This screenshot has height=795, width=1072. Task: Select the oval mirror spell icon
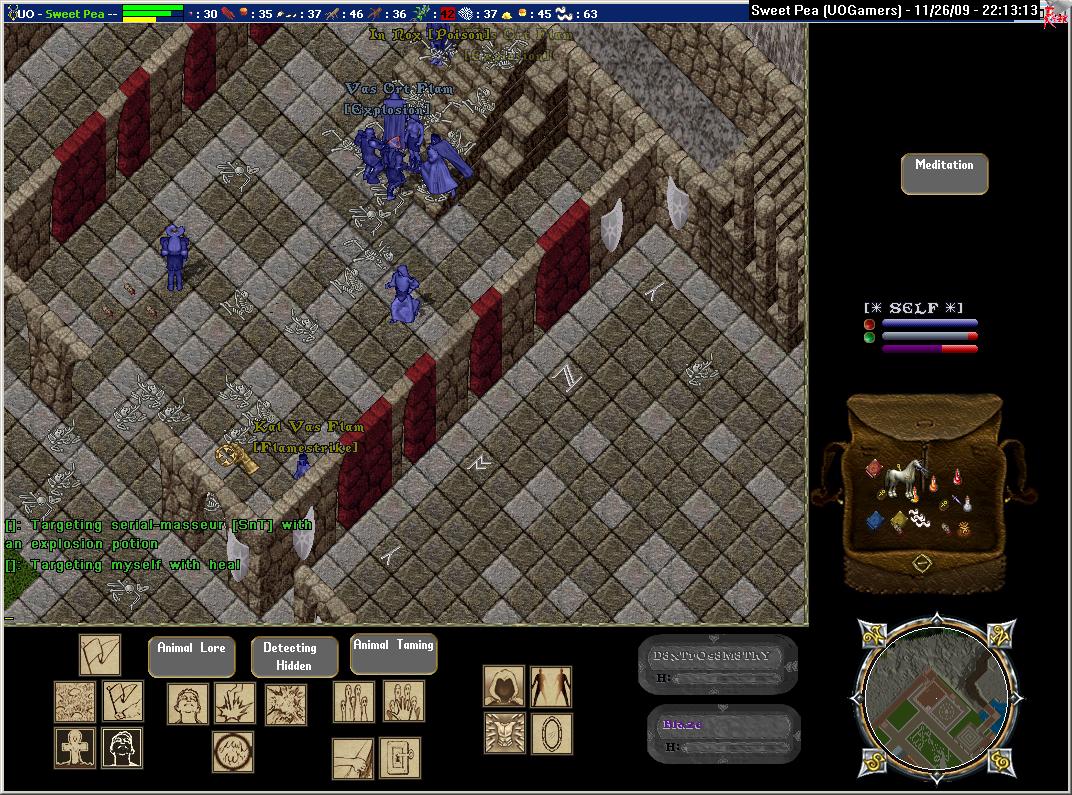(551, 733)
